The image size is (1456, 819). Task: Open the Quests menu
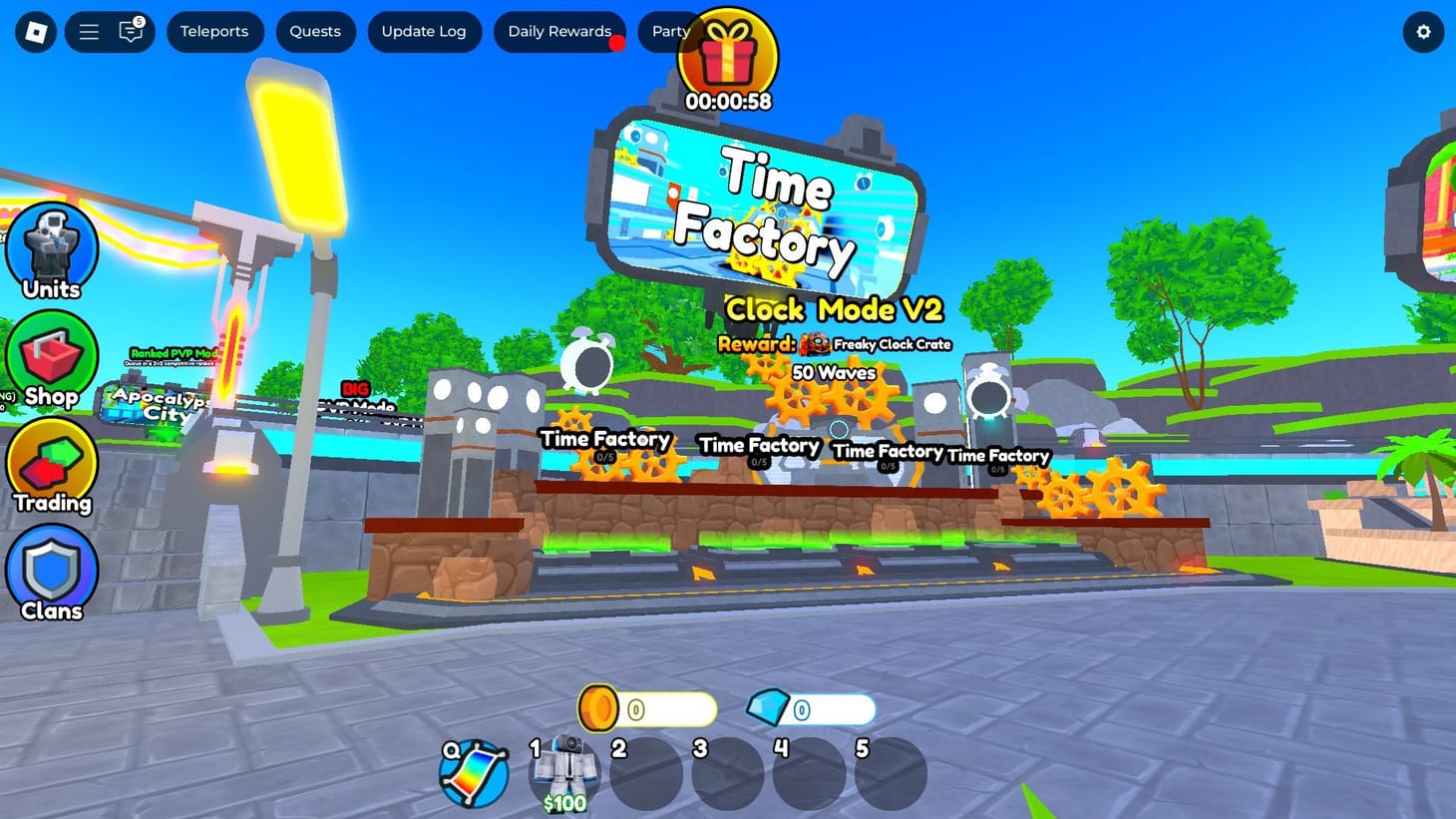(x=315, y=31)
